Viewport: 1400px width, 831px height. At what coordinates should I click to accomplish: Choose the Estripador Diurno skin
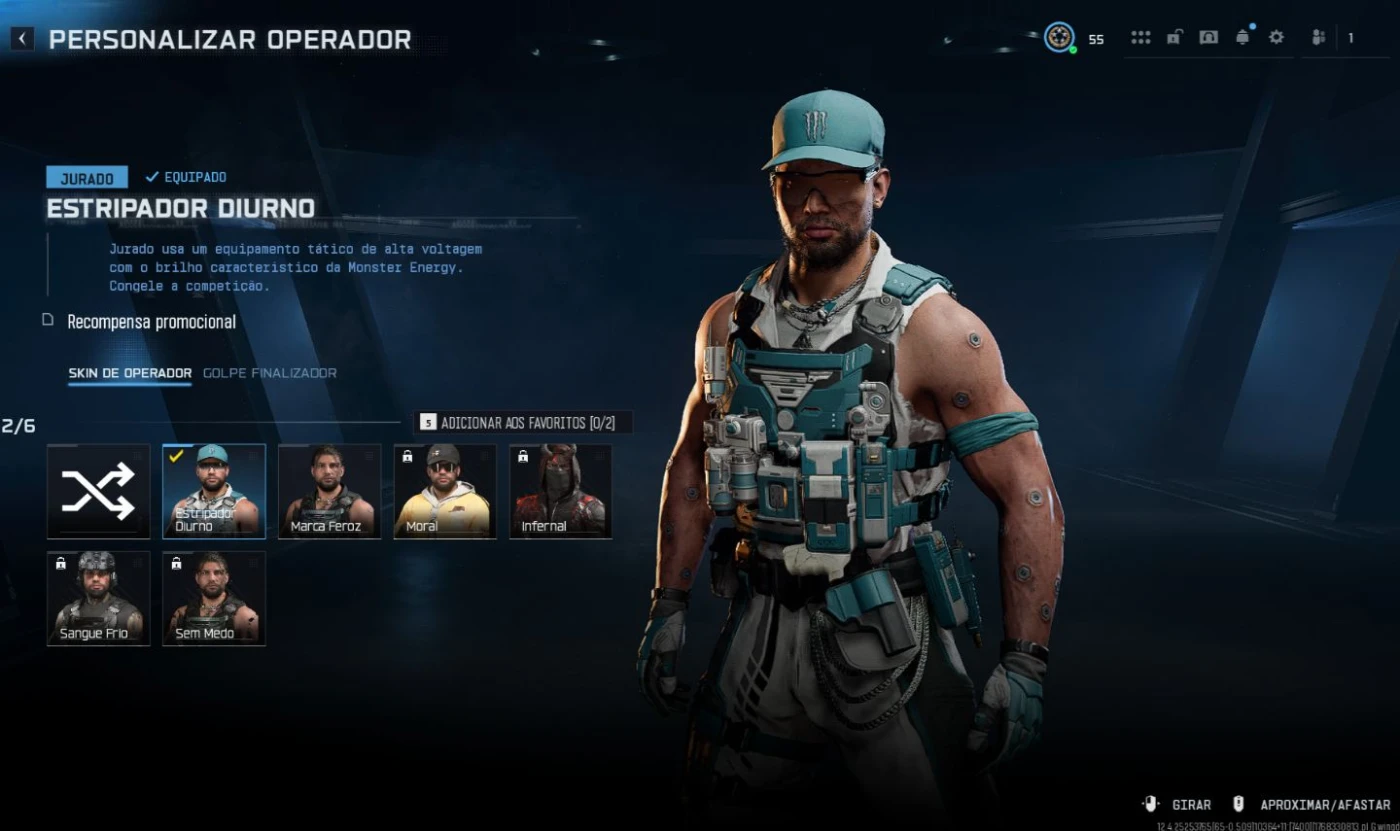(x=214, y=491)
